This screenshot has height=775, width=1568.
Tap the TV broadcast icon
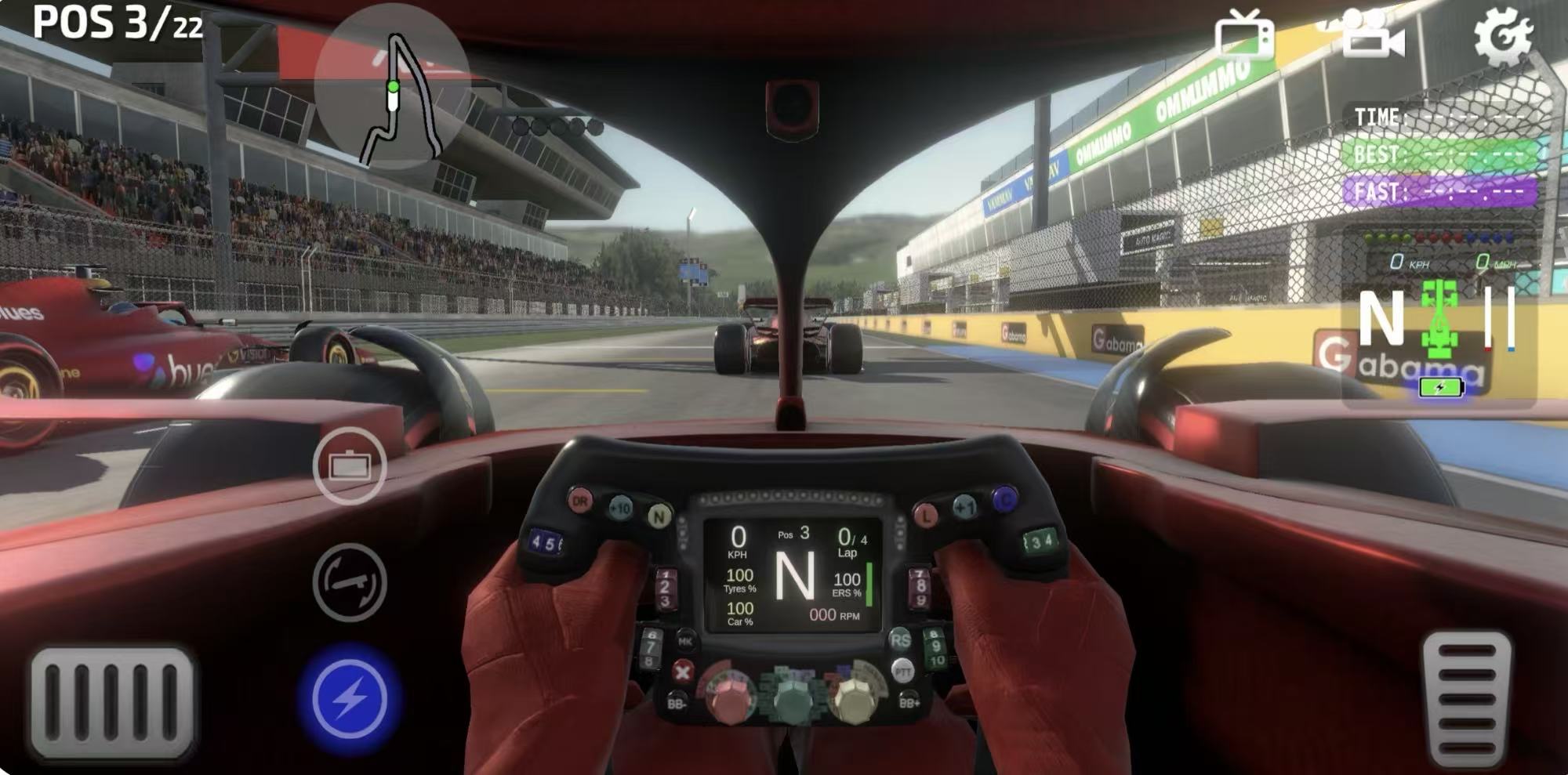(1244, 35)
